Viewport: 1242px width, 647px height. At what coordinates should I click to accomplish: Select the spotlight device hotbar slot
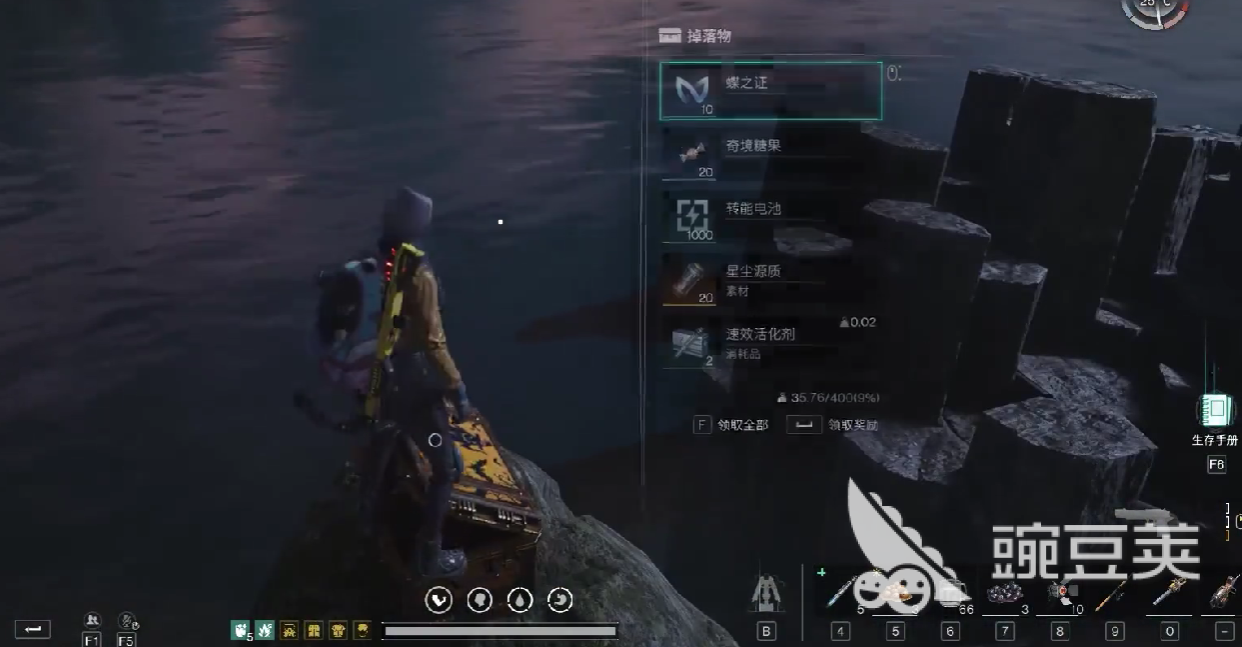click(1058, 594)
